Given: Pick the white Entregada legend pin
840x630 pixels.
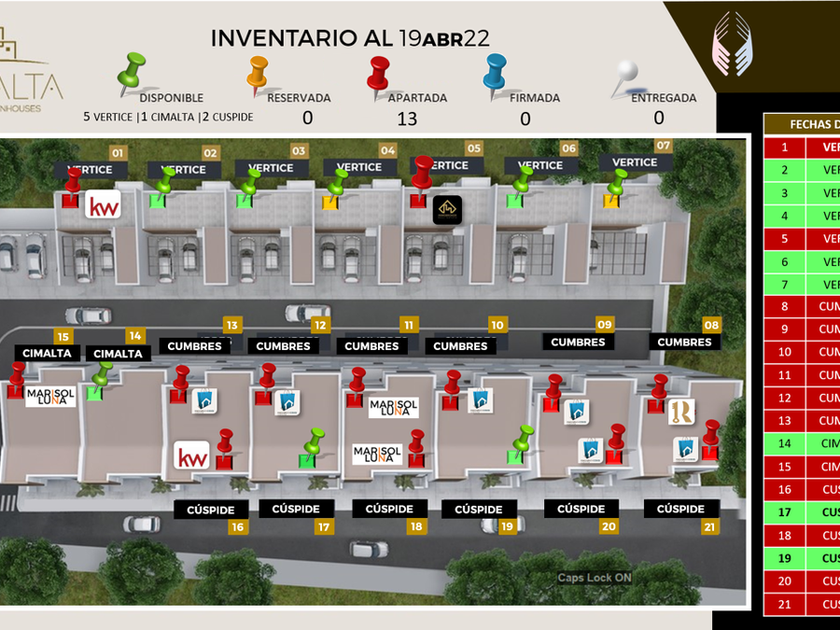Looking at the screenshot, I should click(627, 72).
